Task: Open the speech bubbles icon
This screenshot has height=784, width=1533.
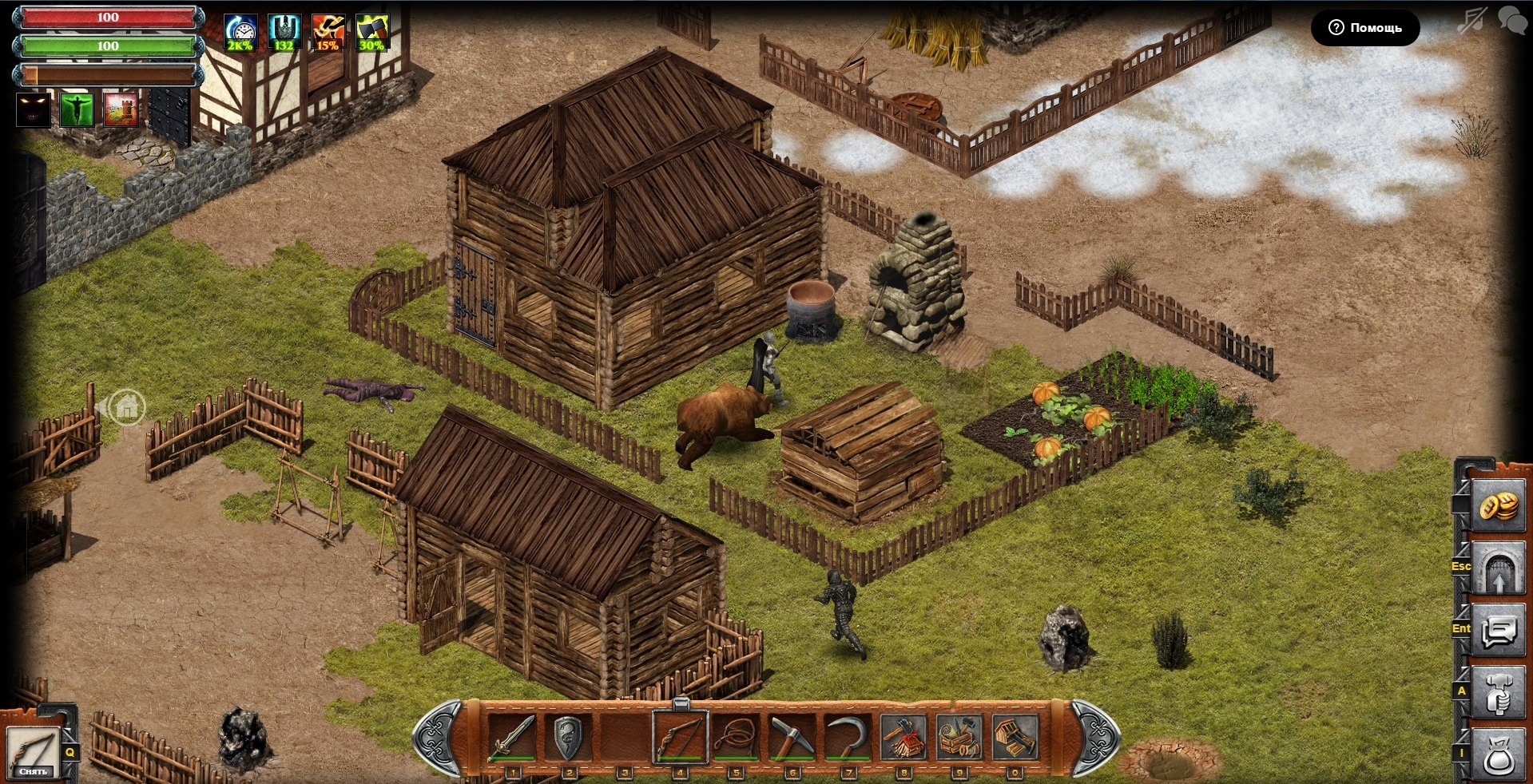Action: pyautogui.click(x=1512, y=20)
